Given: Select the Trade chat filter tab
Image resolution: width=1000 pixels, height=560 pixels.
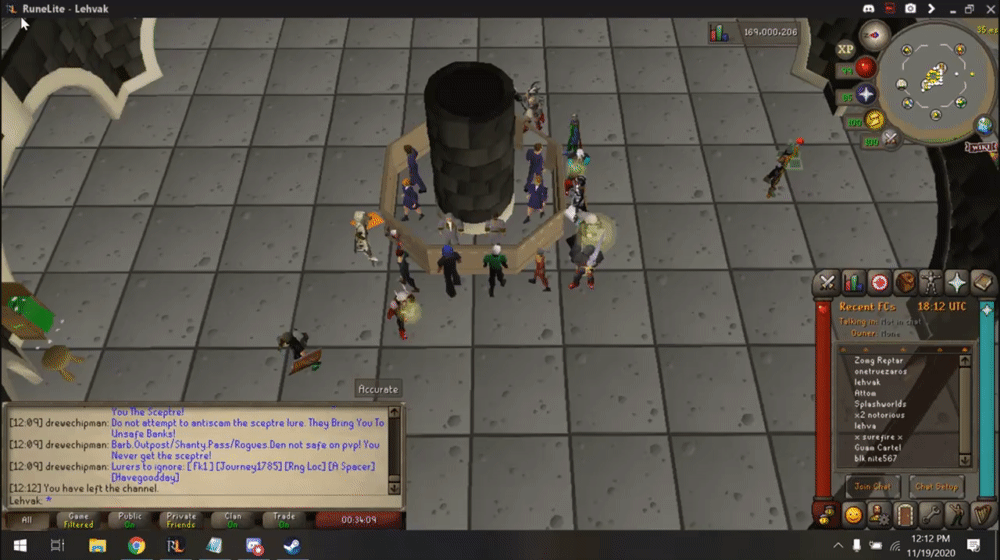Looking at the screenshot, I should [284, 520].
